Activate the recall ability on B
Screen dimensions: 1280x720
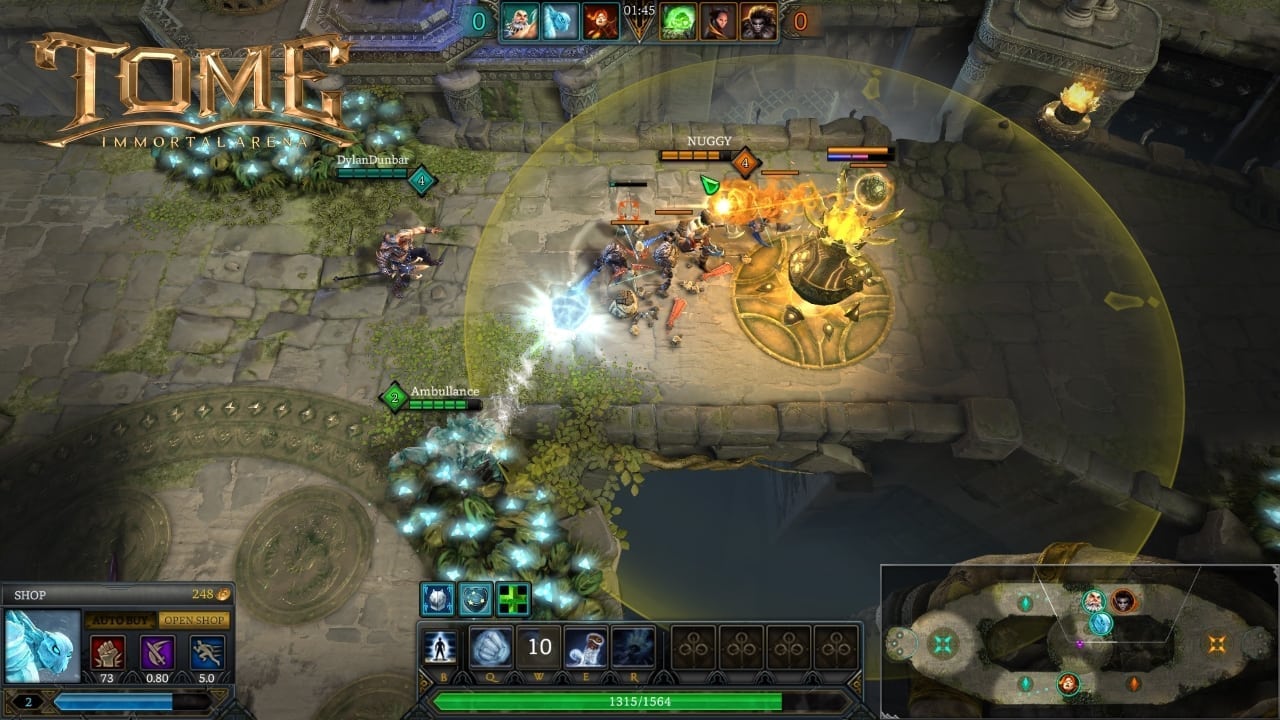[x=440, y=647]
